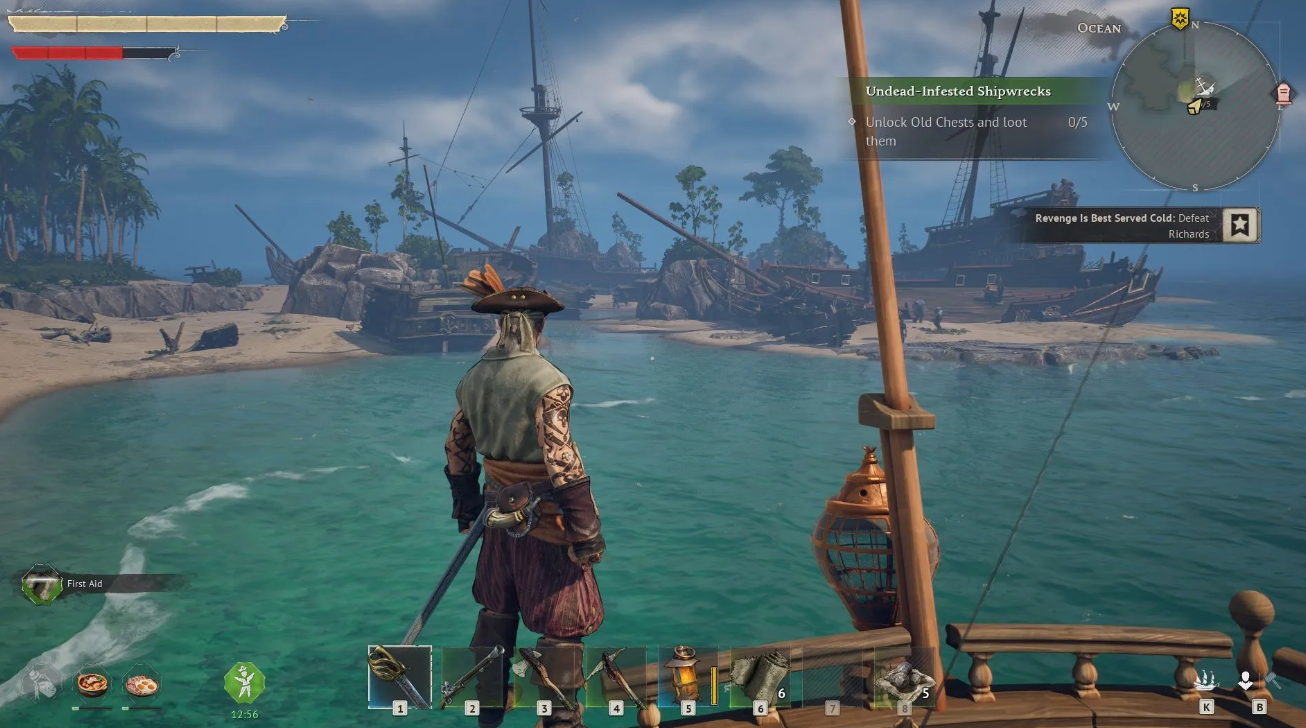Open the Undead-Infested Shipwrecks quest tracker
Screen dimensions: 1306x728
click(957, 91)
